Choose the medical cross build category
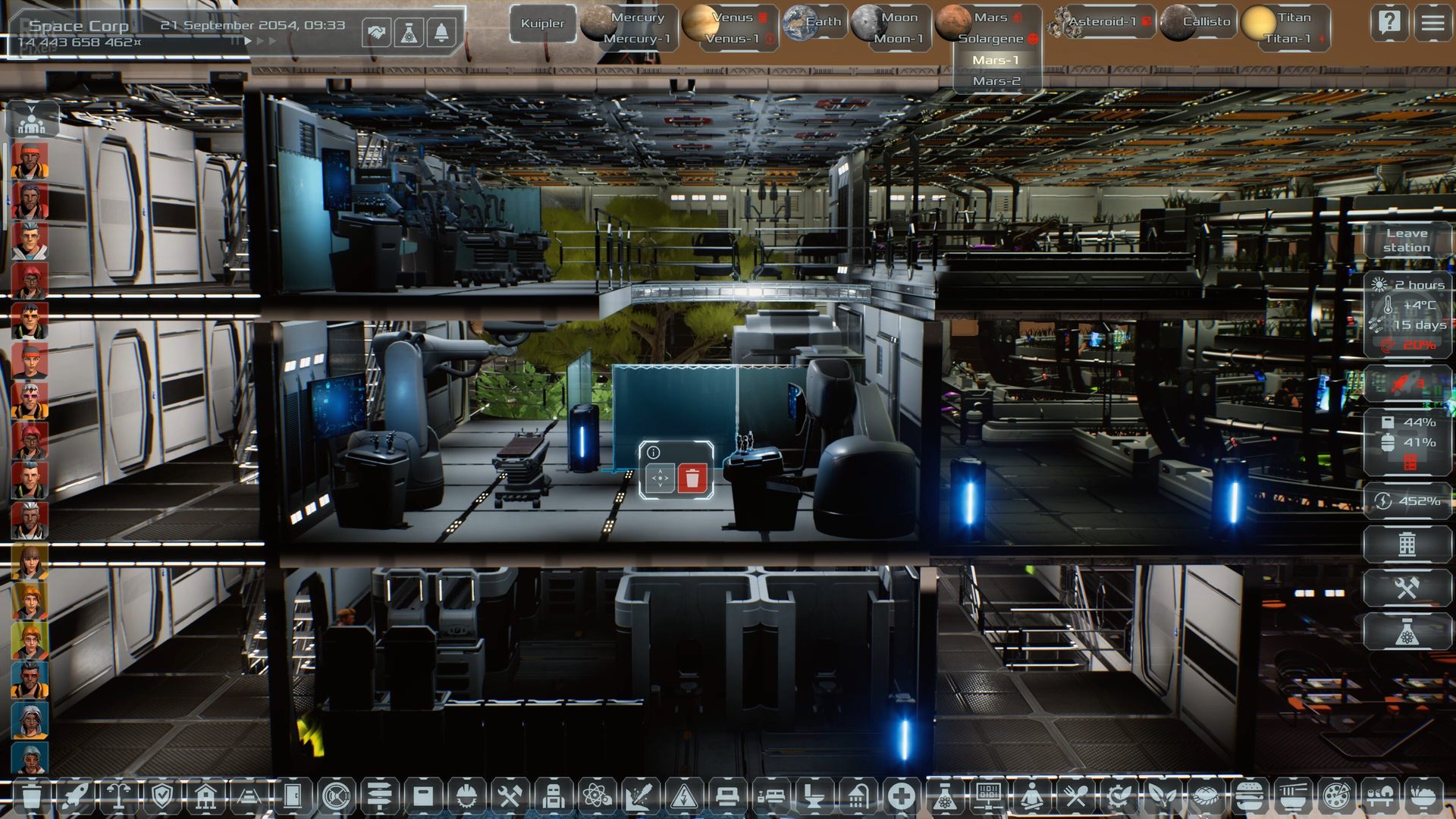 [901, 796]
